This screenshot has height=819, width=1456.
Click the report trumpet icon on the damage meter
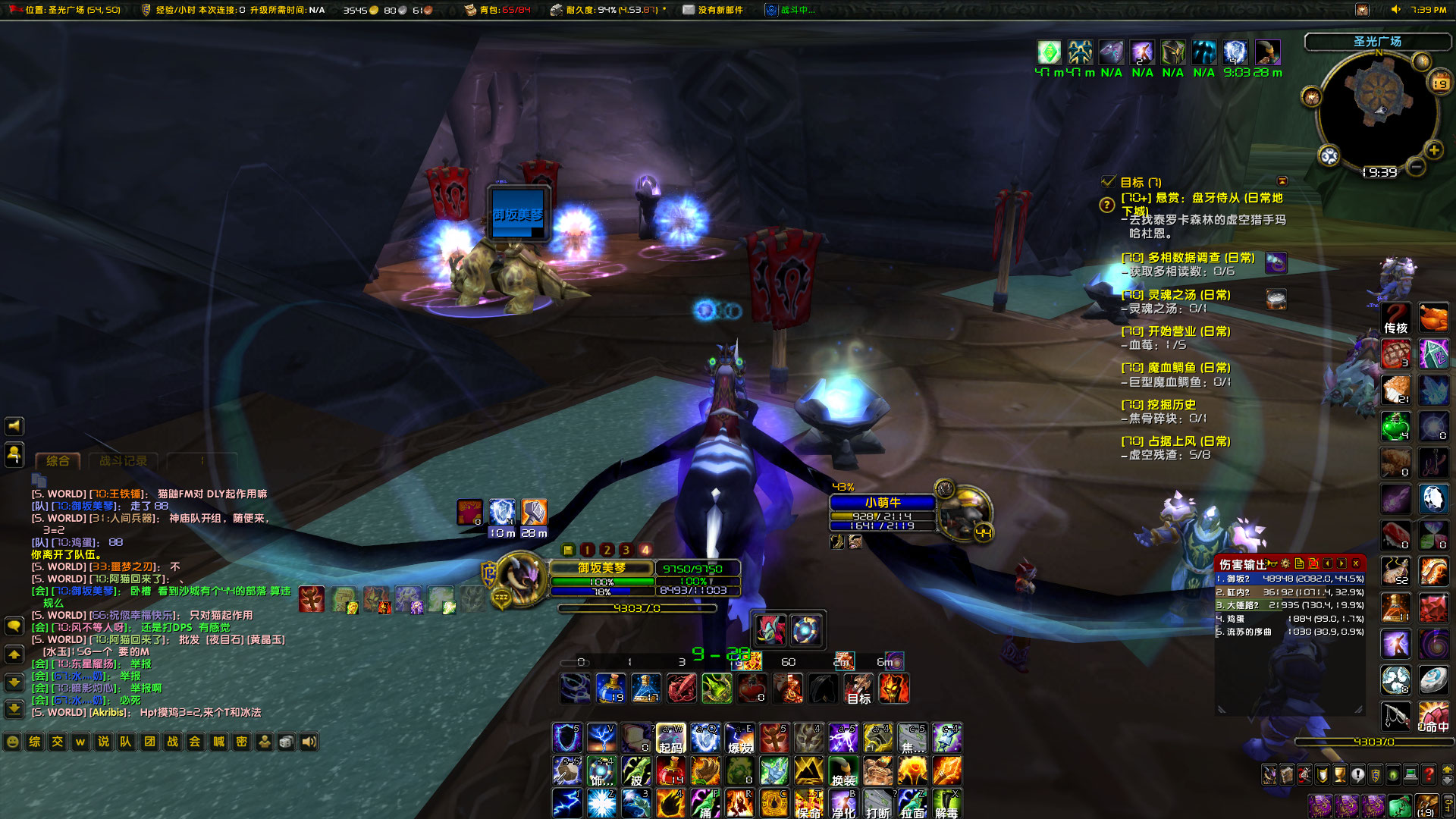tap(1270, 563)
